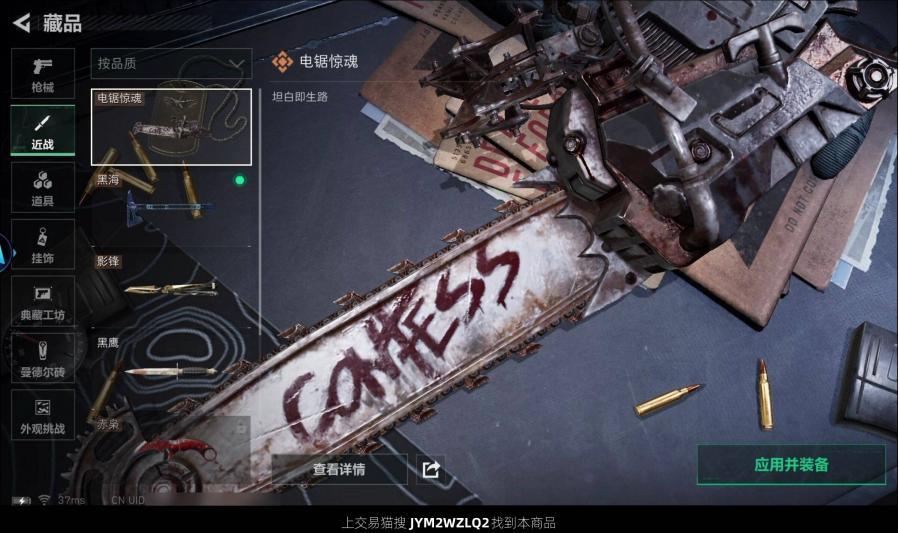Viewport: 900px width, 533px height.
Task: Open the 按品质 sort dropdown
Action: [171, 64]
